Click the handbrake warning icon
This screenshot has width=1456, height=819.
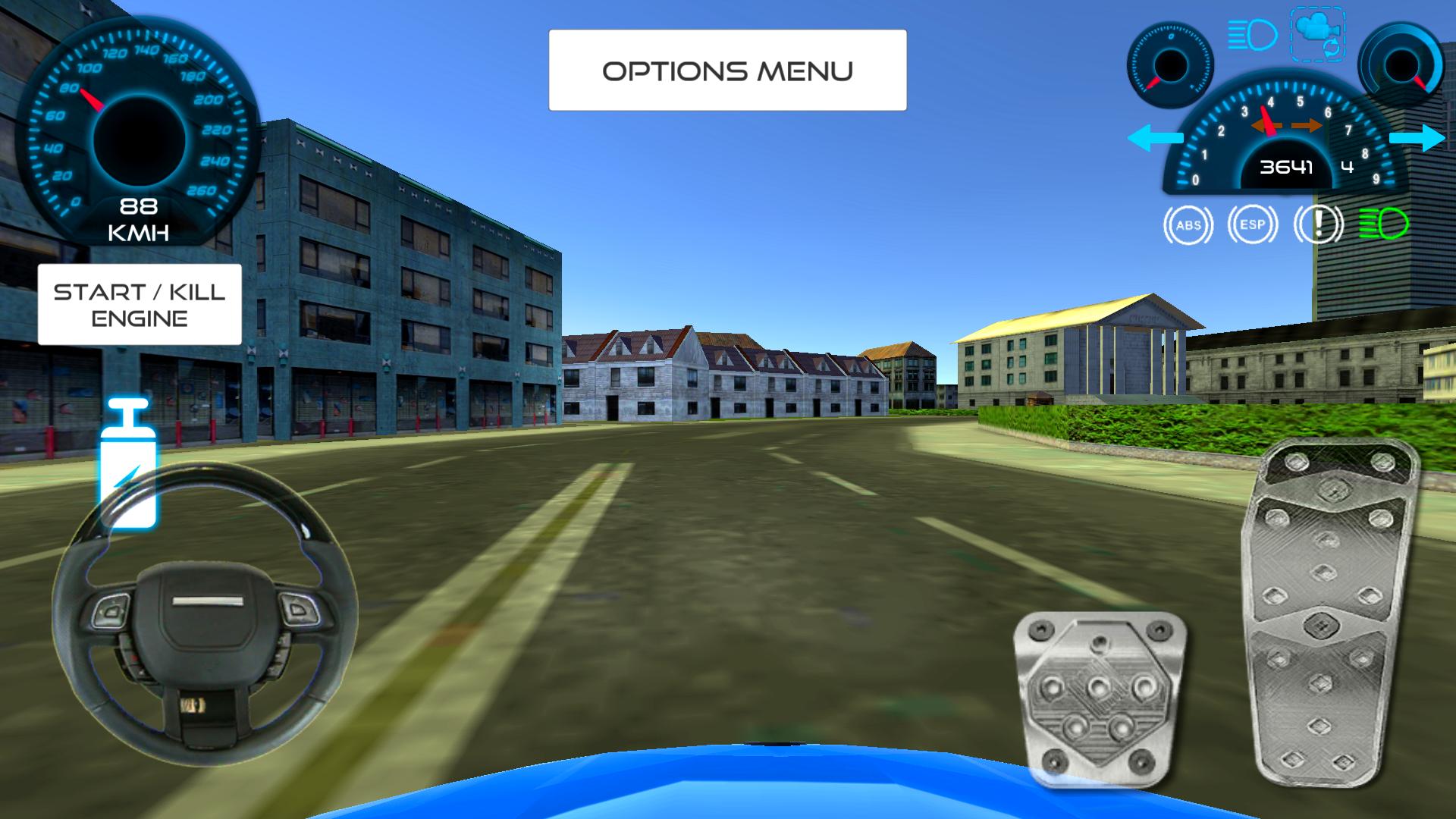tap(1317, 224)
